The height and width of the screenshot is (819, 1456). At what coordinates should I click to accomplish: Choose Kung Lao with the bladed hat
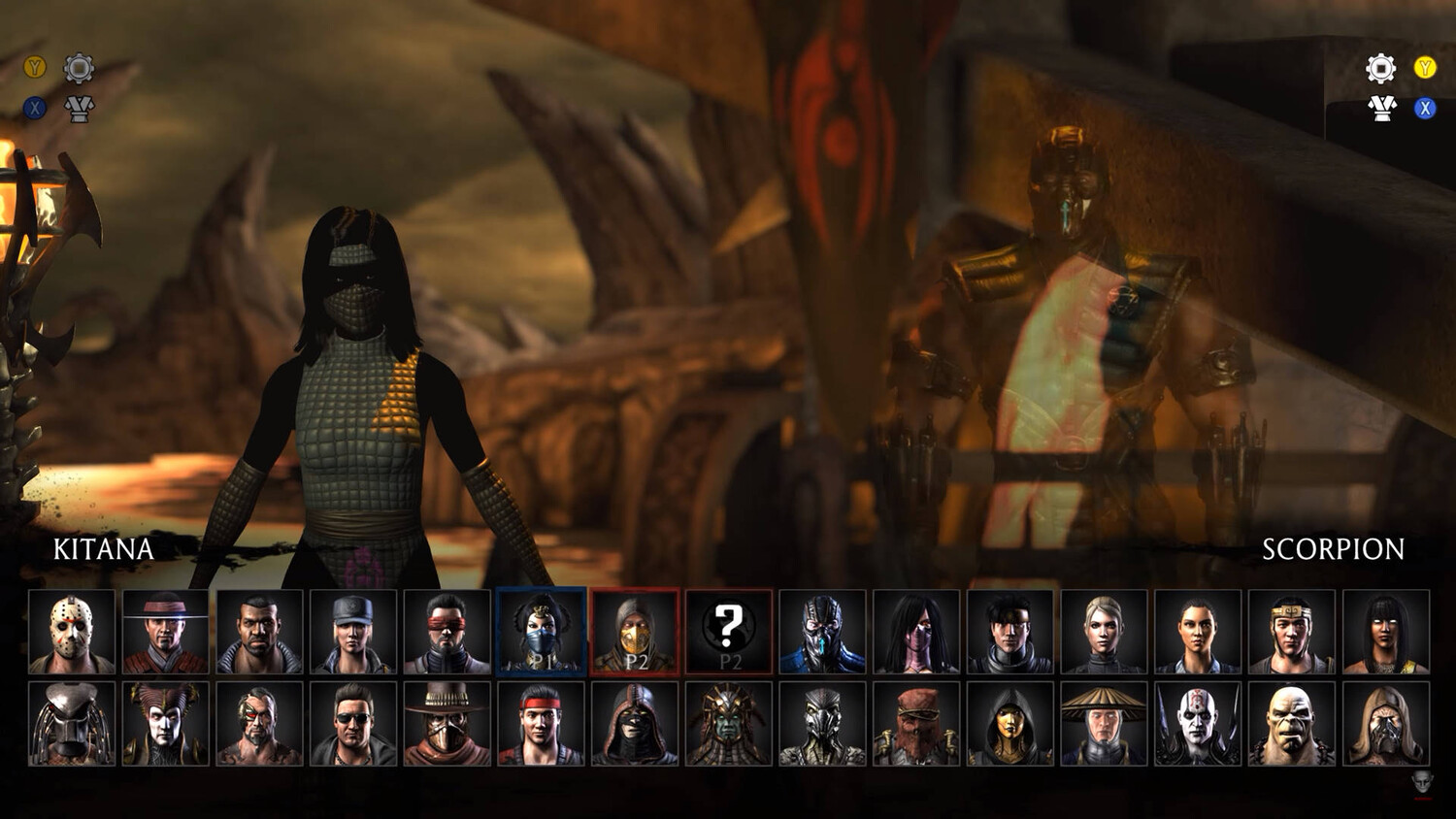click(x=165, y=632)
